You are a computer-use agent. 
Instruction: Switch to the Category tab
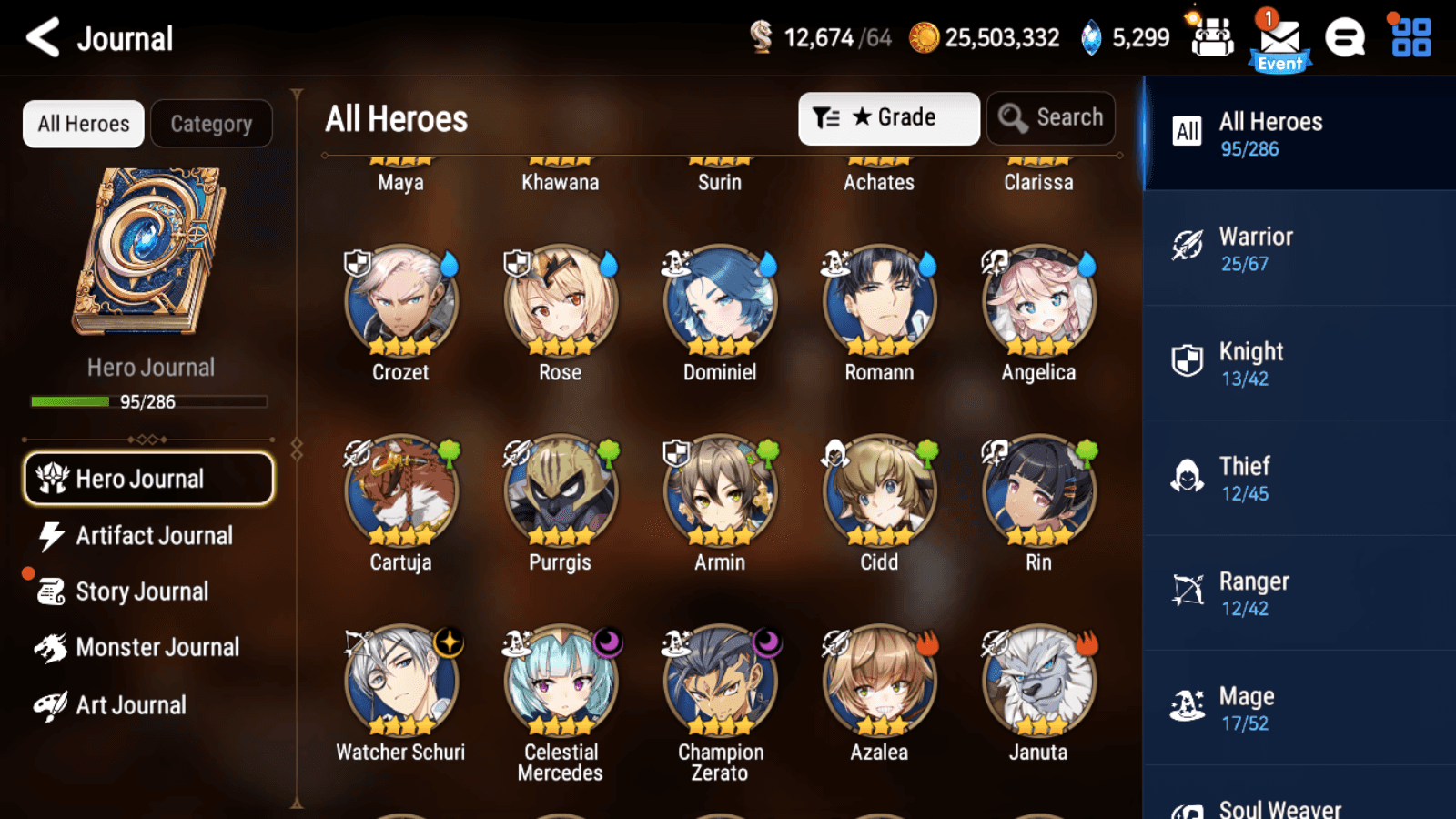point(212,124)
